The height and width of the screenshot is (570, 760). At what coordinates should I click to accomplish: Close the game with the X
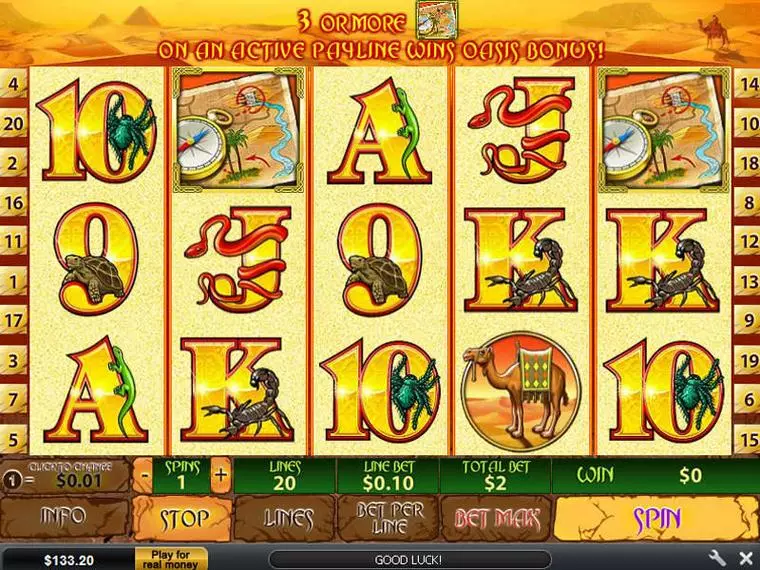pyautogui.click(x=744, y=557)
